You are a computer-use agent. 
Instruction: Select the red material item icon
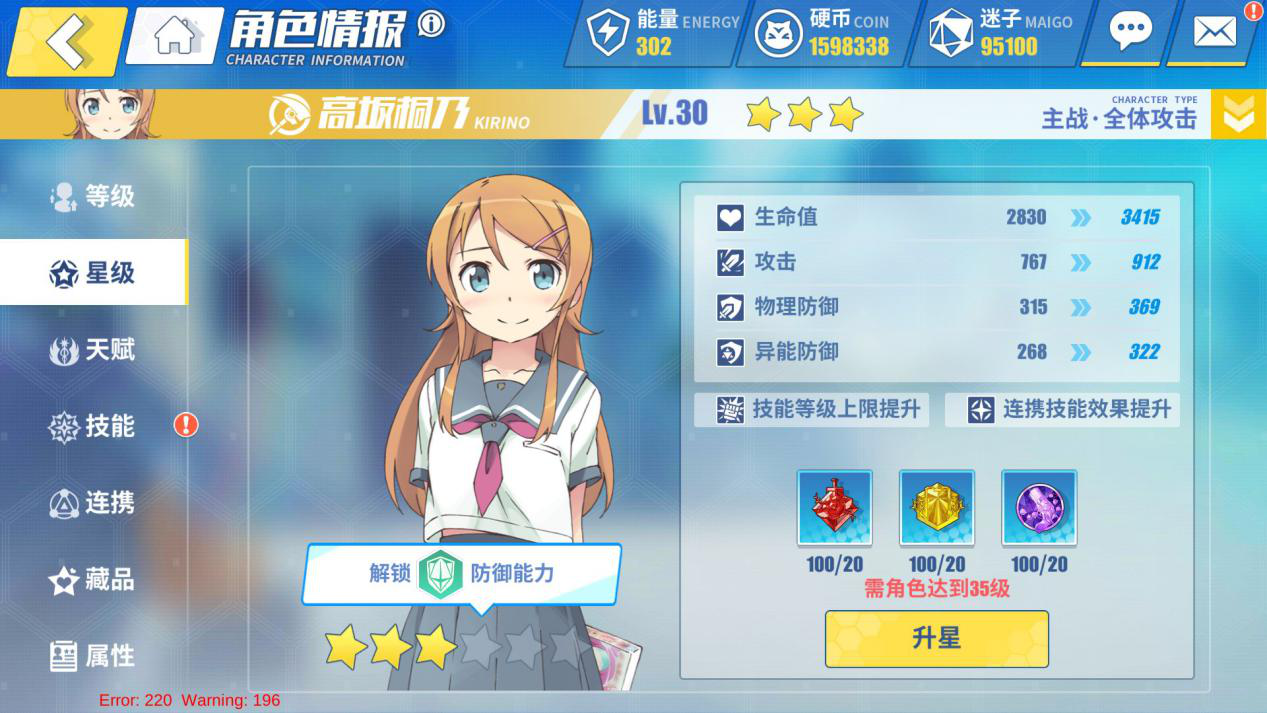[834, 508]
